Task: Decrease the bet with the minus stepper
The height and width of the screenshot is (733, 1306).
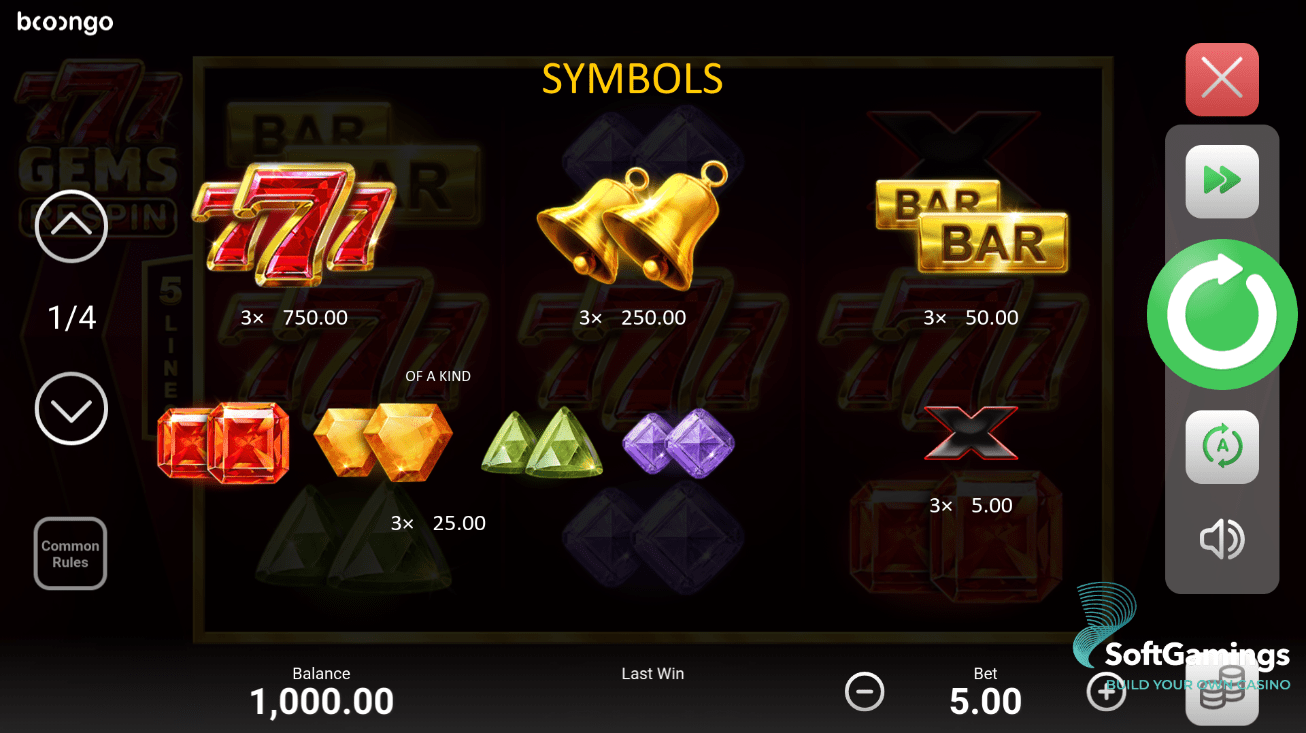Action: point(864,691)
